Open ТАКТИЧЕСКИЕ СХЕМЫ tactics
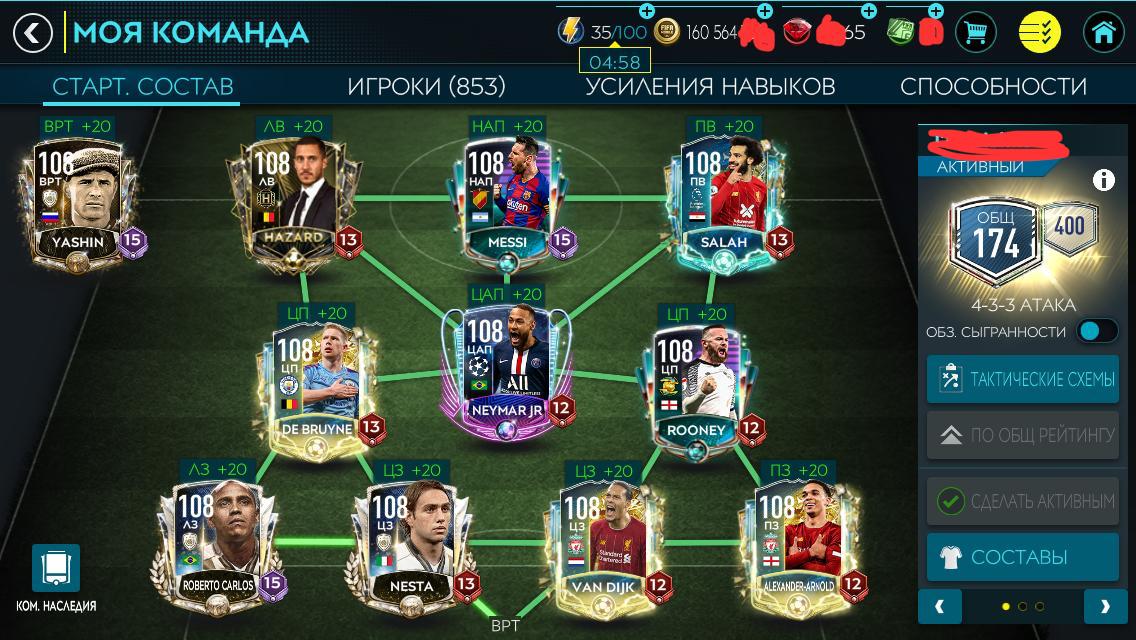The image size is (1136, 640). coord(1022,380)
